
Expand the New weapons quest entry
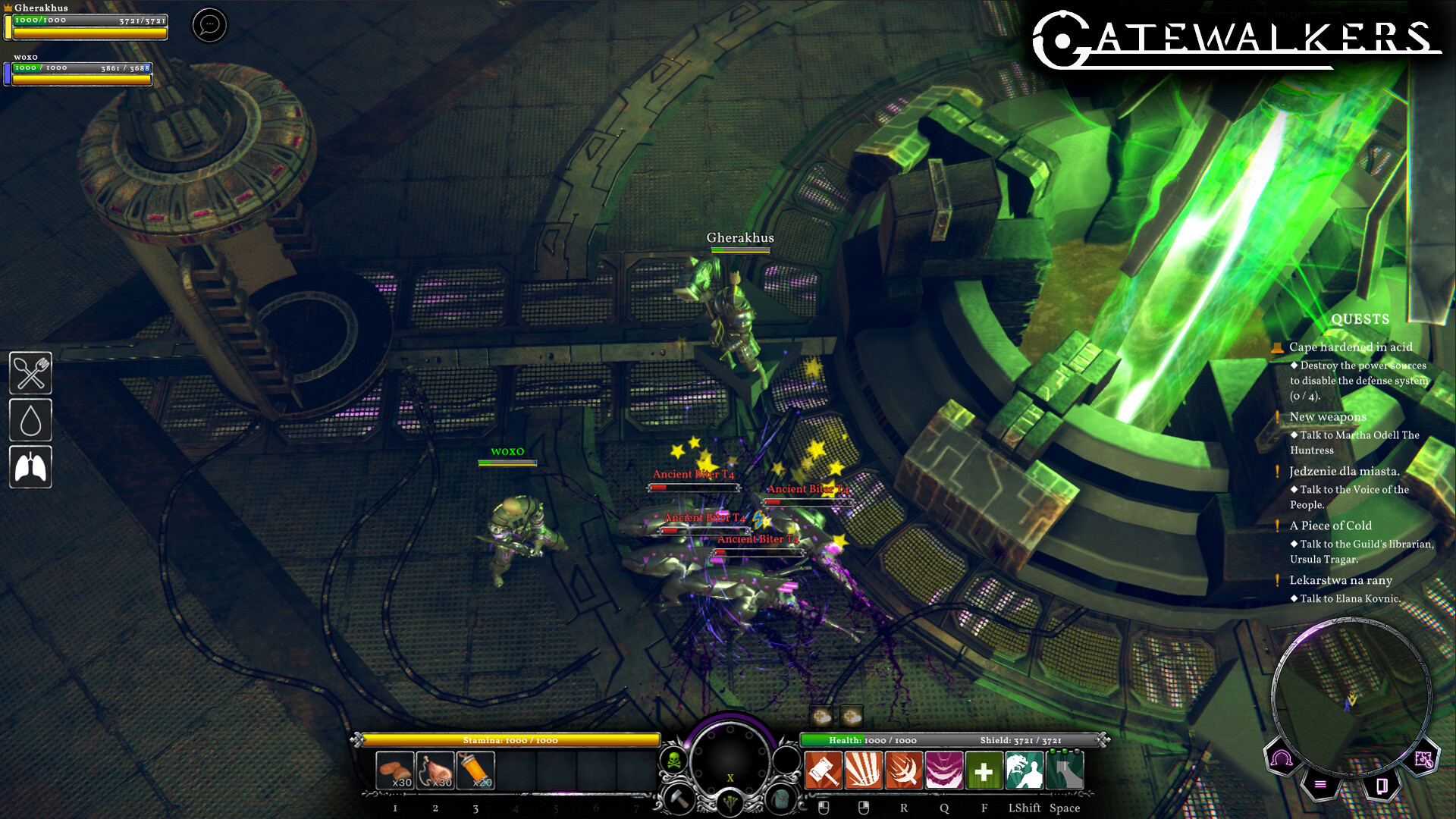(x=1327, y=417)
